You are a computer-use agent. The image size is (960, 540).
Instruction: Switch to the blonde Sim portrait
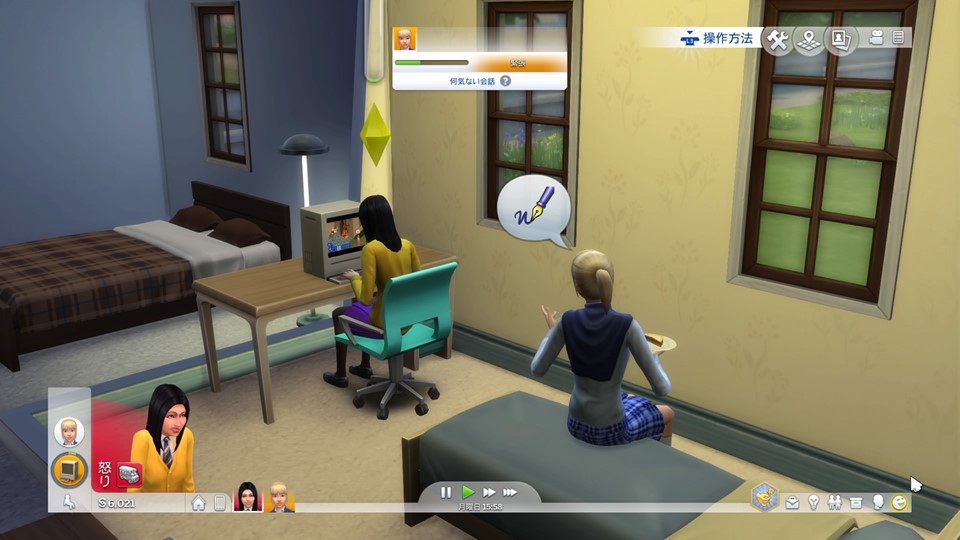point(279,497)
